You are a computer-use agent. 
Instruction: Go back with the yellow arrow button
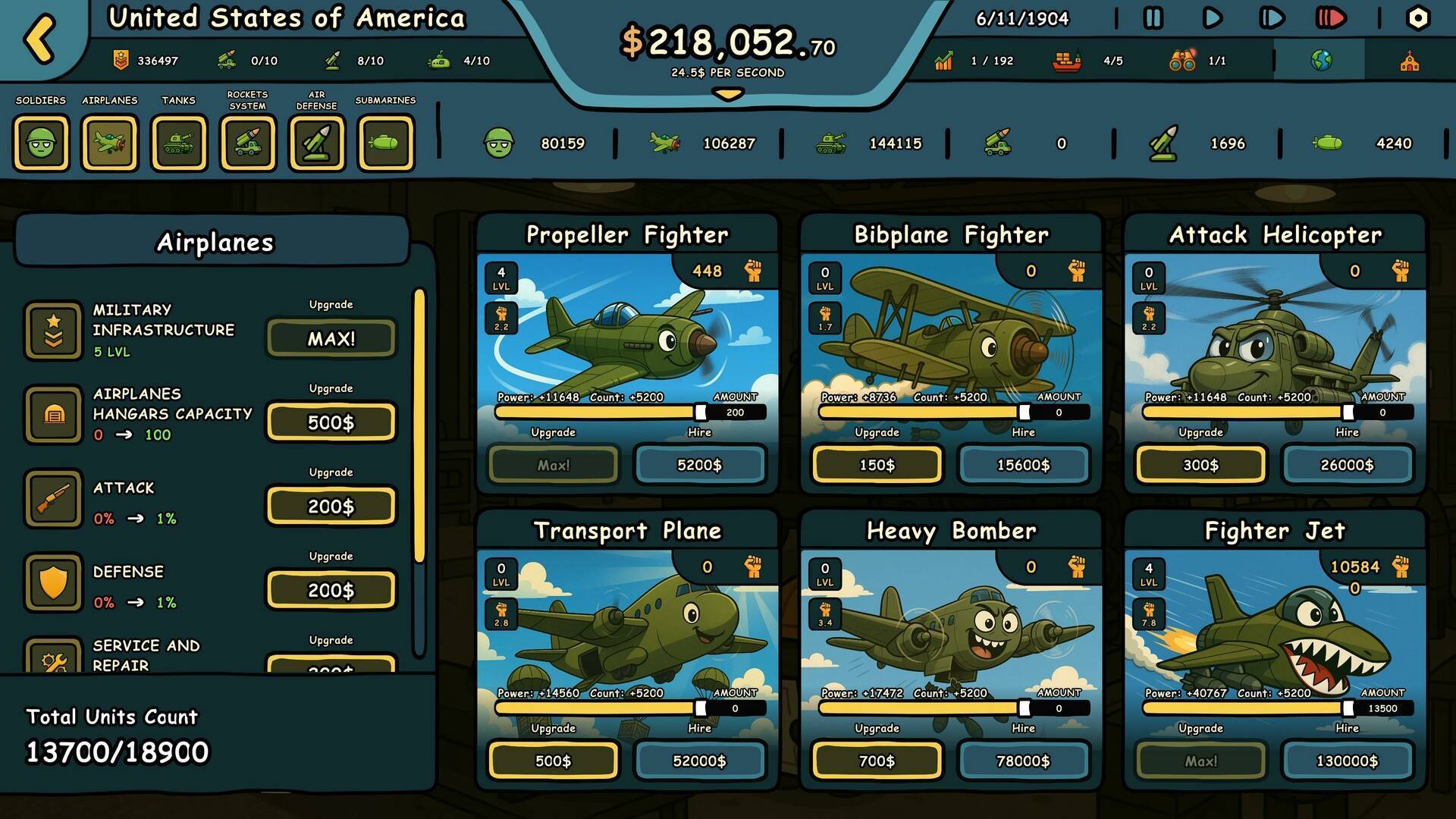pyautogui.click(x=40, y=38)
